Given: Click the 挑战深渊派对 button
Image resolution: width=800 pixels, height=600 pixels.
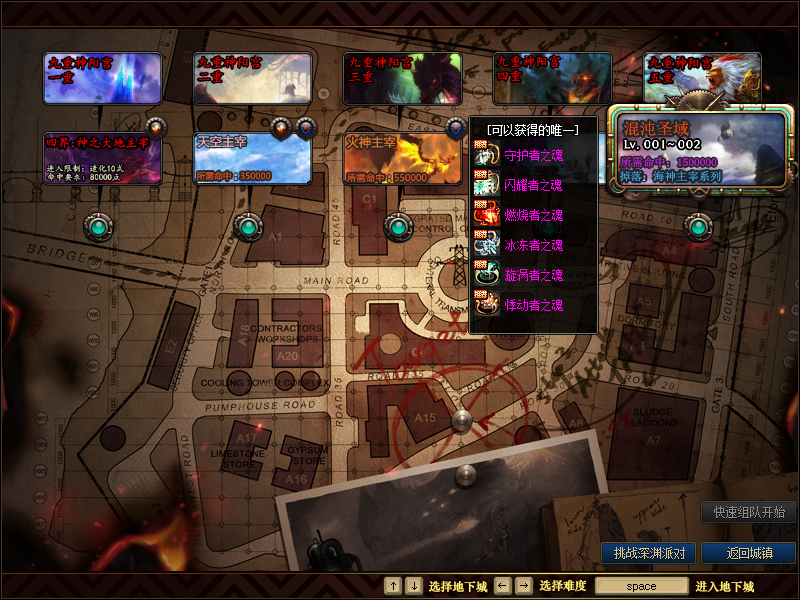Looking at the screenshot, I should click(649, 553).
